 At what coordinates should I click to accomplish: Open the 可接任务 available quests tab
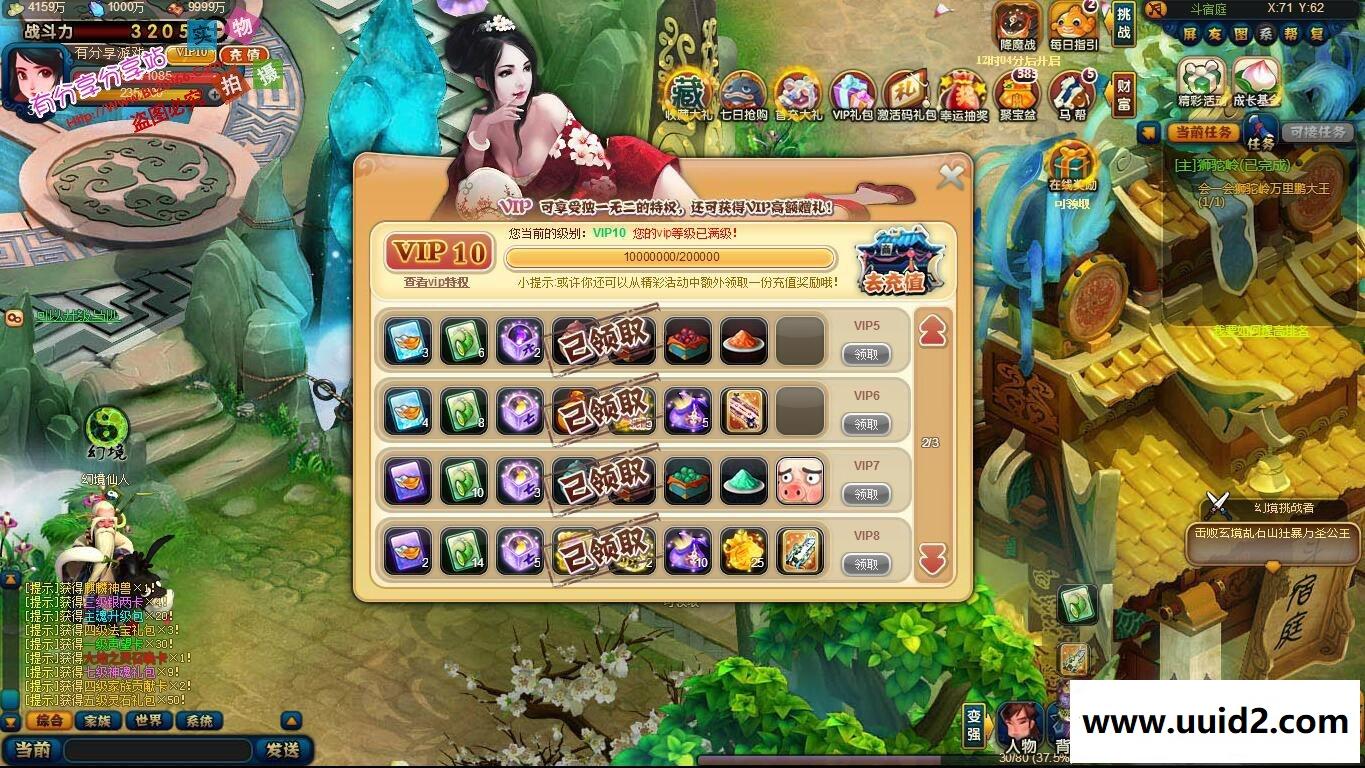[1318, 133]
